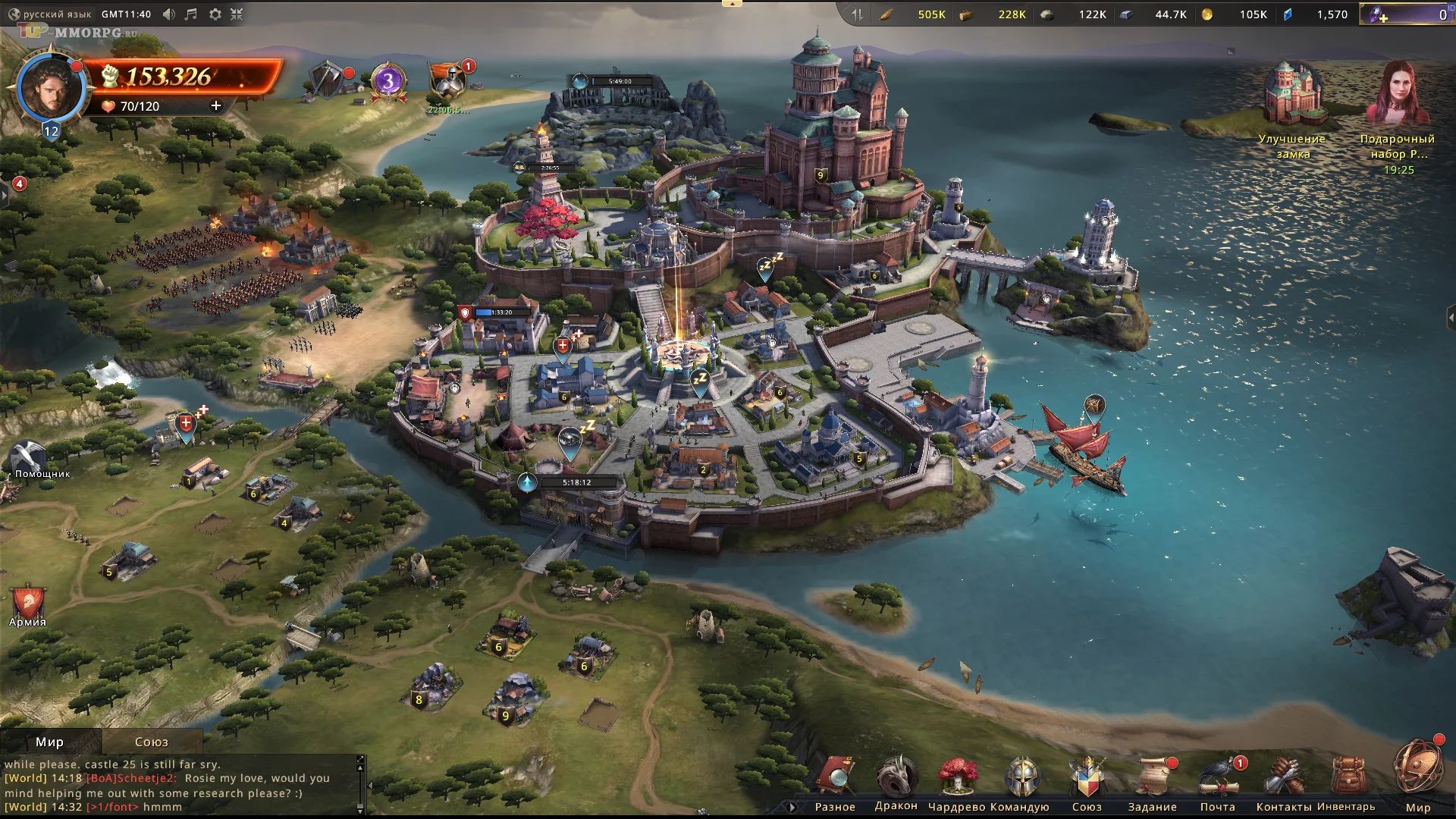Switch chat to the Союз tab
This screenshot has width=1456, height=819.
[x=152, y=742]
